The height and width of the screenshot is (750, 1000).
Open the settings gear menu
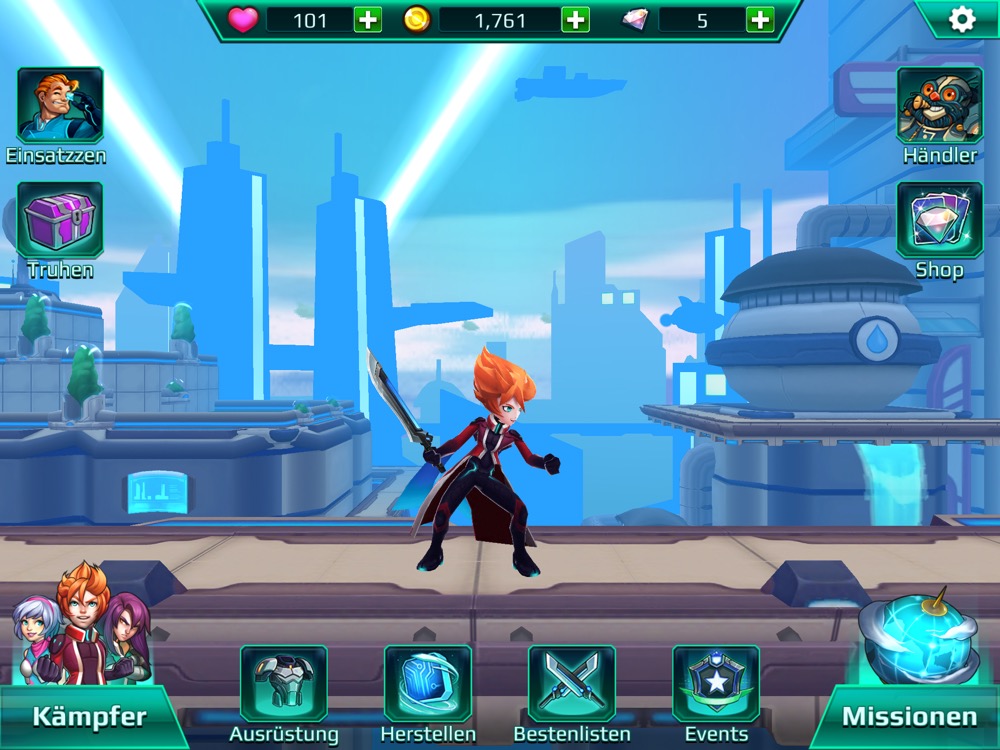(961, 19)
